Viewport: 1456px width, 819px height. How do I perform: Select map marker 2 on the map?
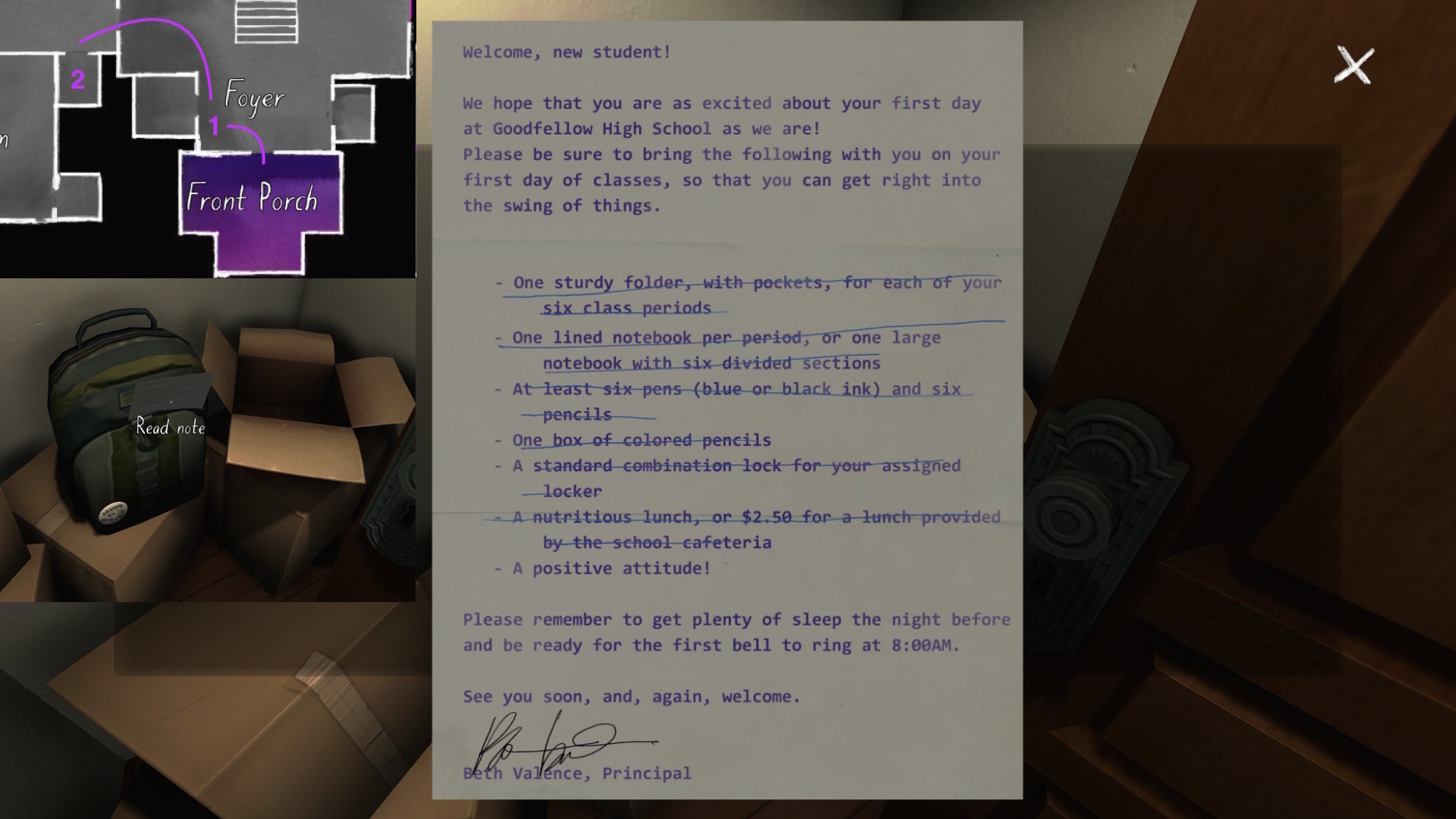(78, 78)
